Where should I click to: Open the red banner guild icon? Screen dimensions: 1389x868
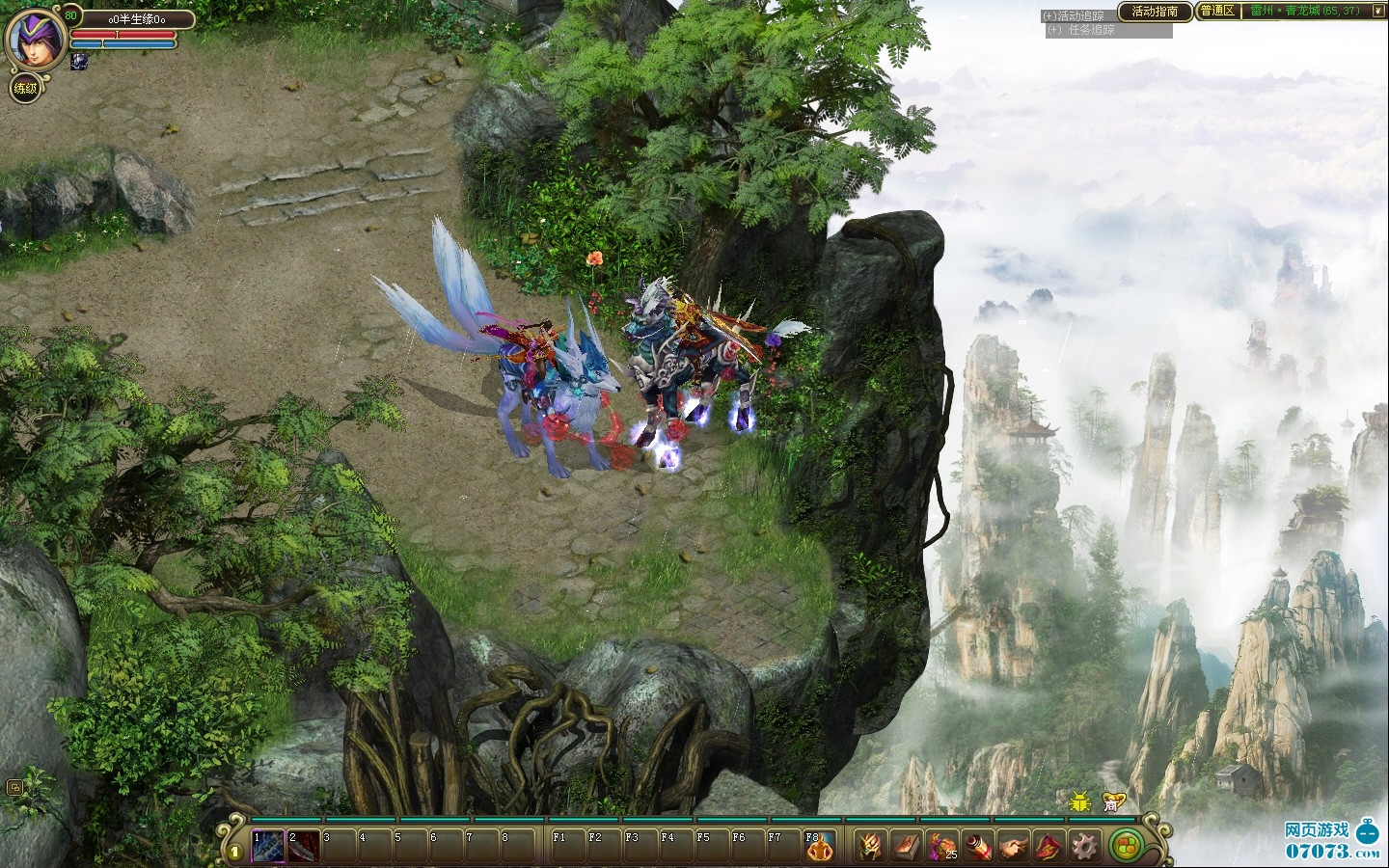[1049, 846]
